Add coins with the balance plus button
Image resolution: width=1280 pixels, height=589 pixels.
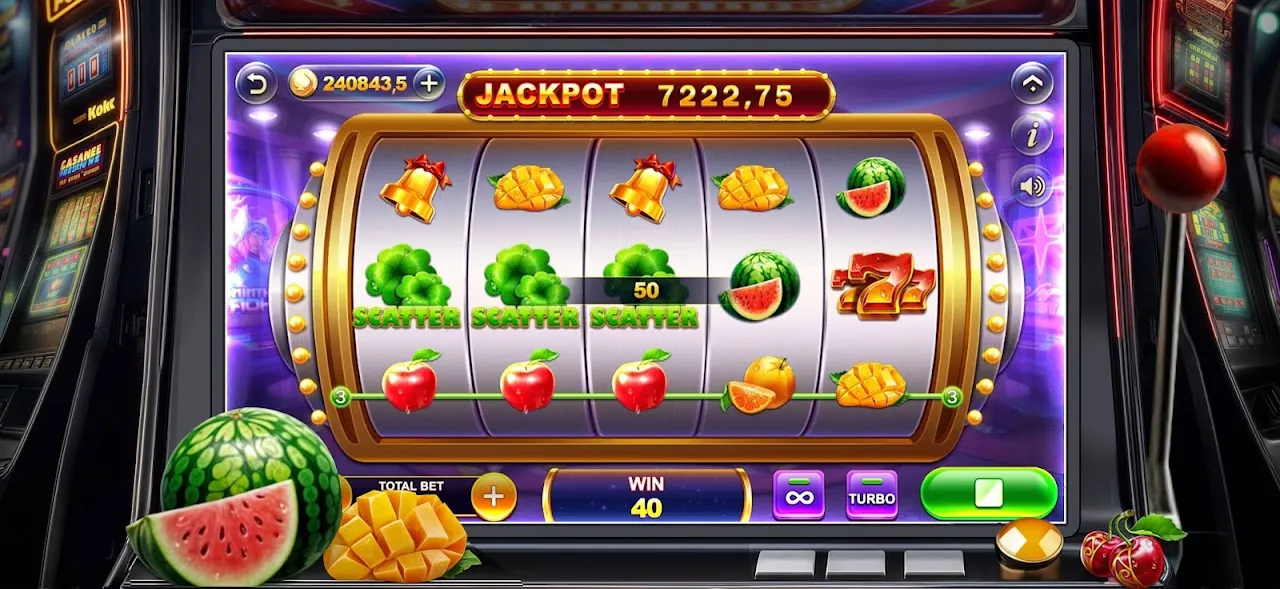pos(429,83)
